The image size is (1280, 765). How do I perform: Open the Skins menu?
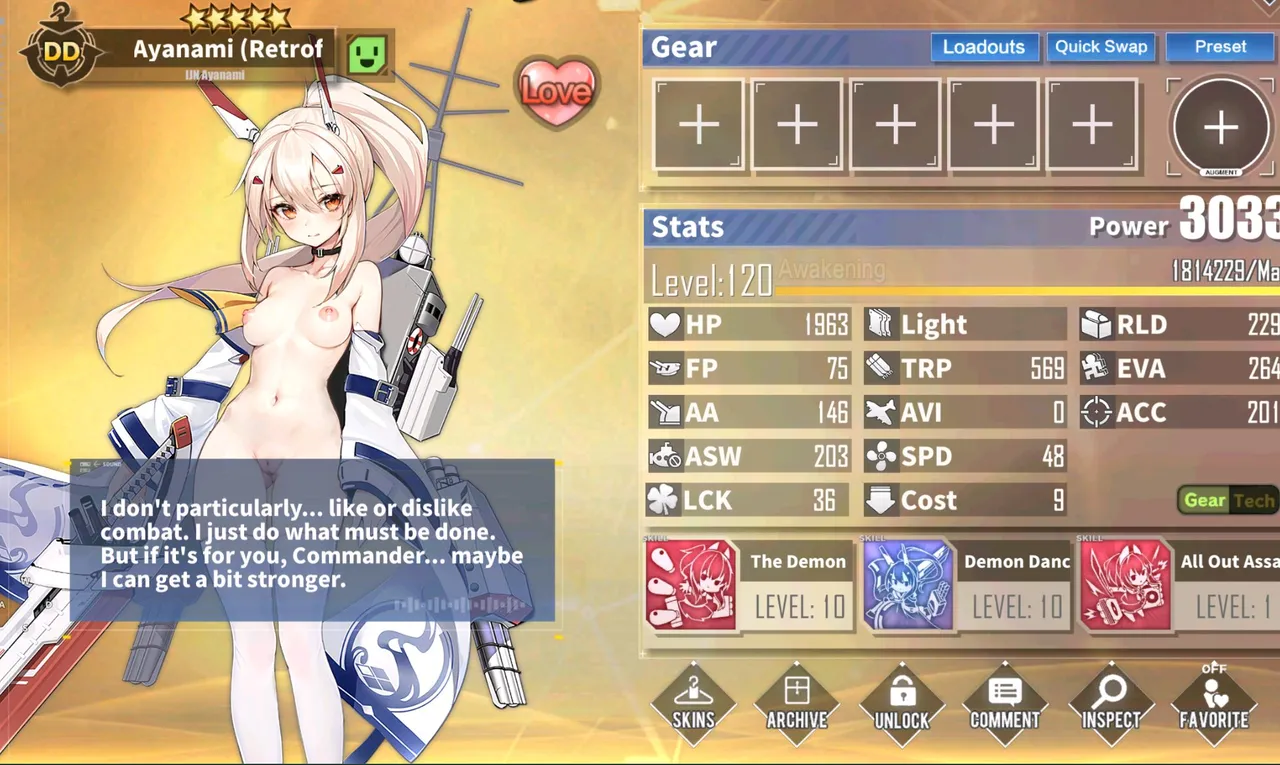(x=693, y=703)
